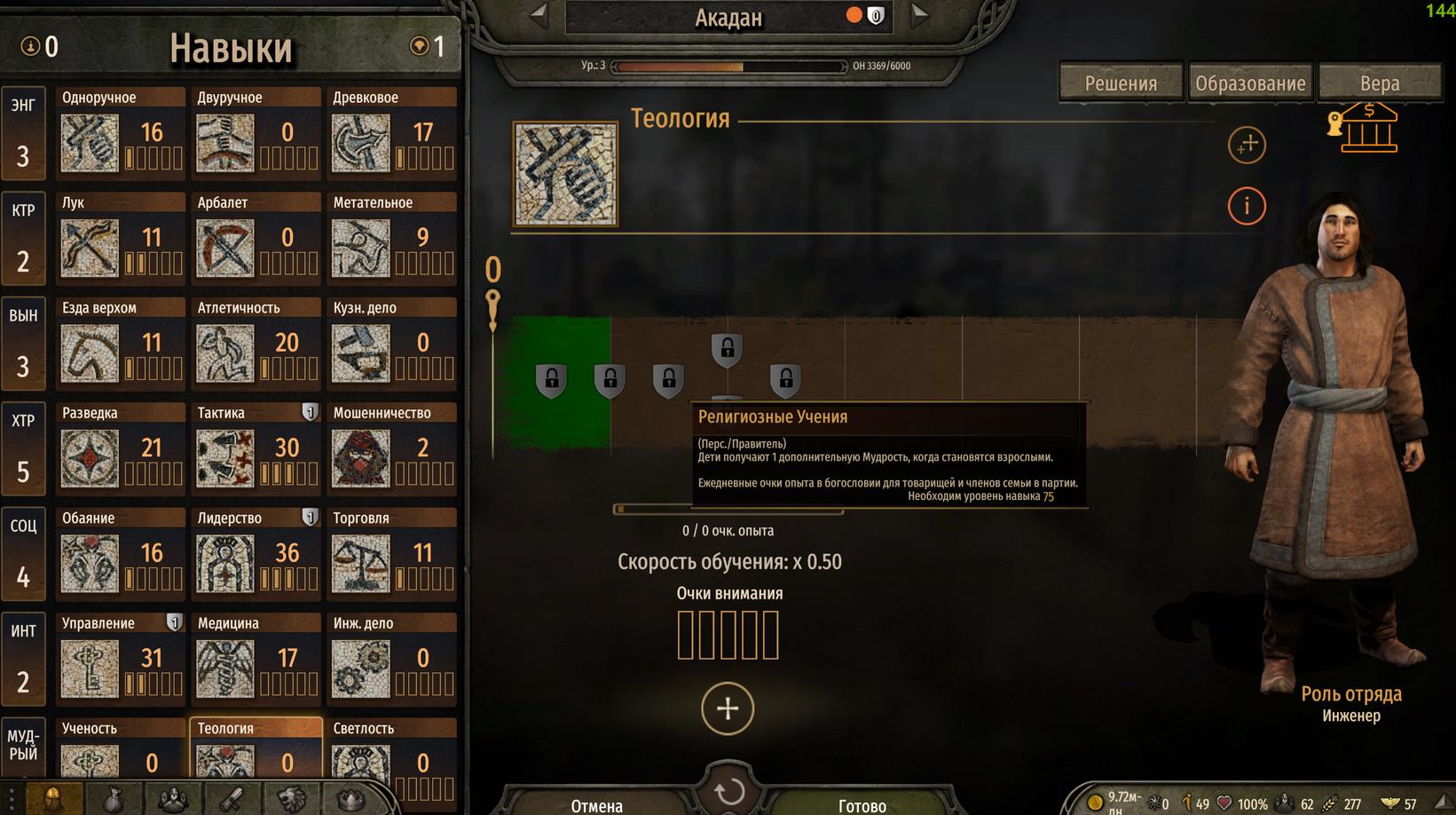
Task: Click the orange info circle icon
Action: 1246,206
